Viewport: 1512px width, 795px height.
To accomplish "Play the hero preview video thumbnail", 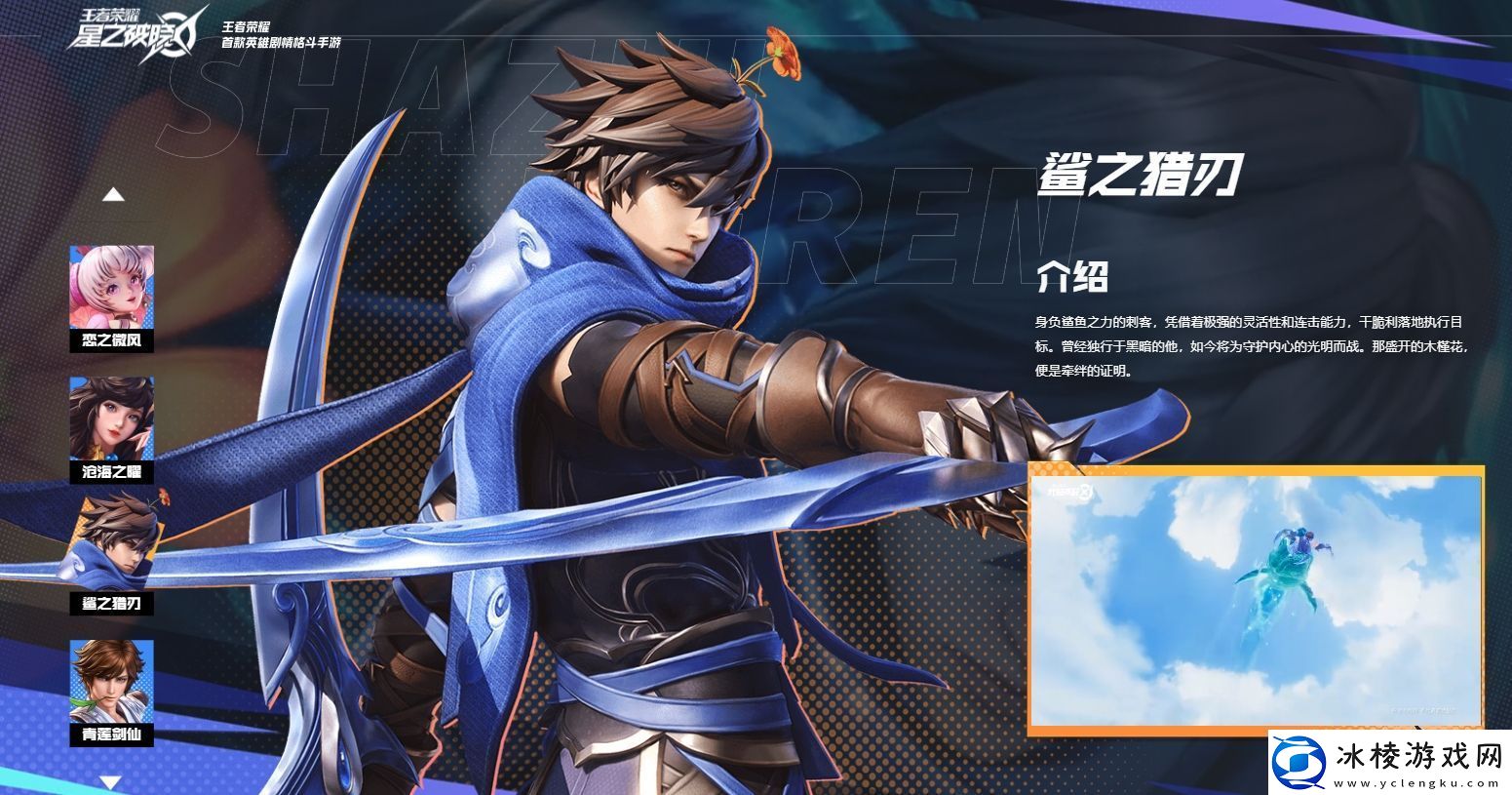I will click(1256, 599).
